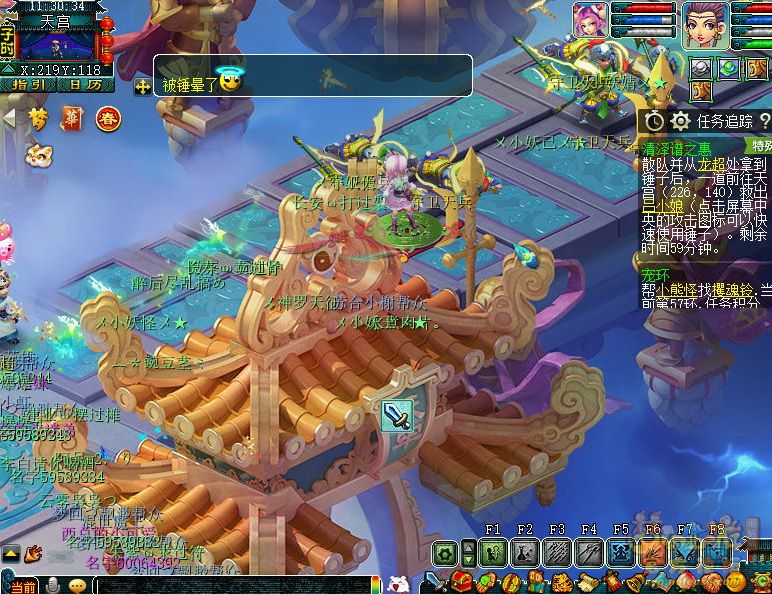772x594 pixels.
Task: Open the red 春 festival icon
Action: [x=106, y=119]
